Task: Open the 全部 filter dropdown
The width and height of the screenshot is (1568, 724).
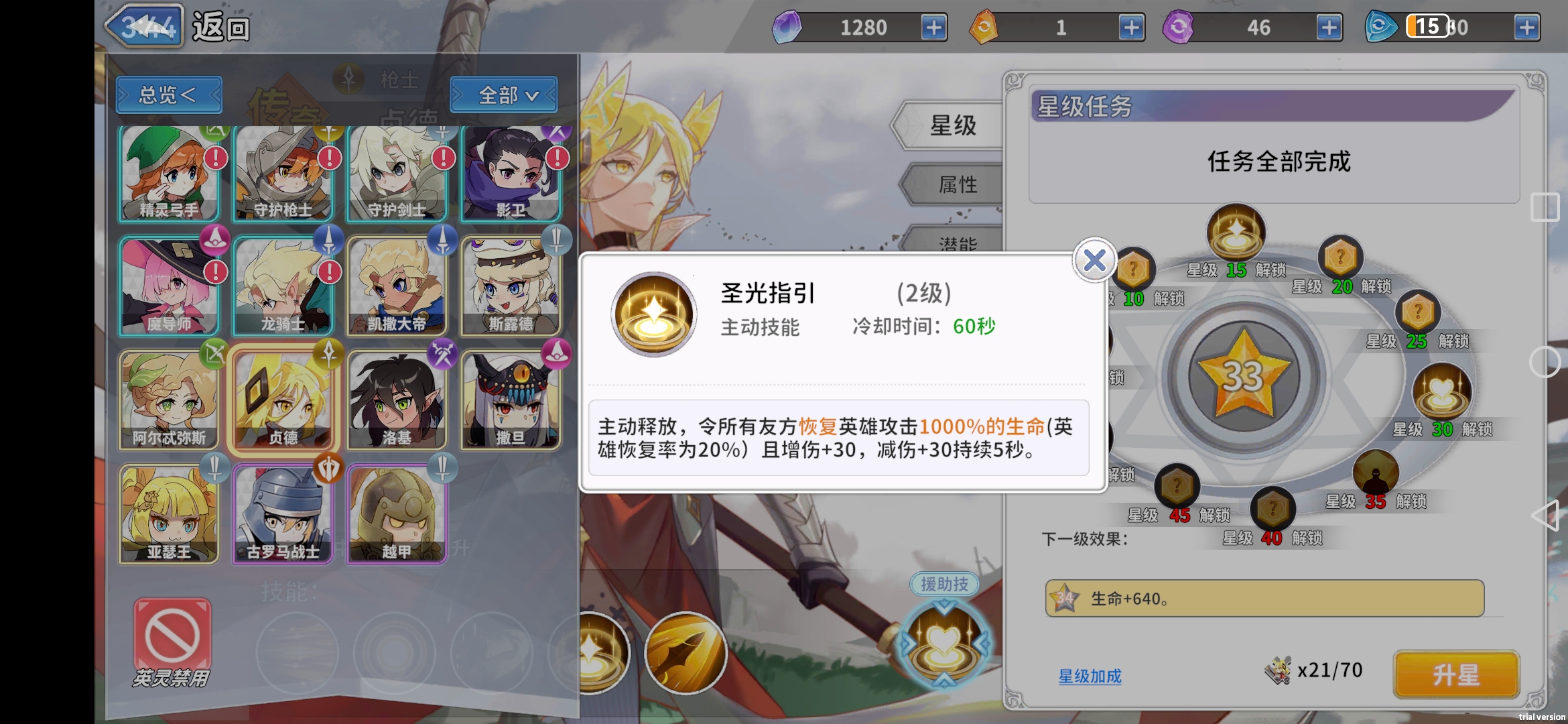Action: 504,95
